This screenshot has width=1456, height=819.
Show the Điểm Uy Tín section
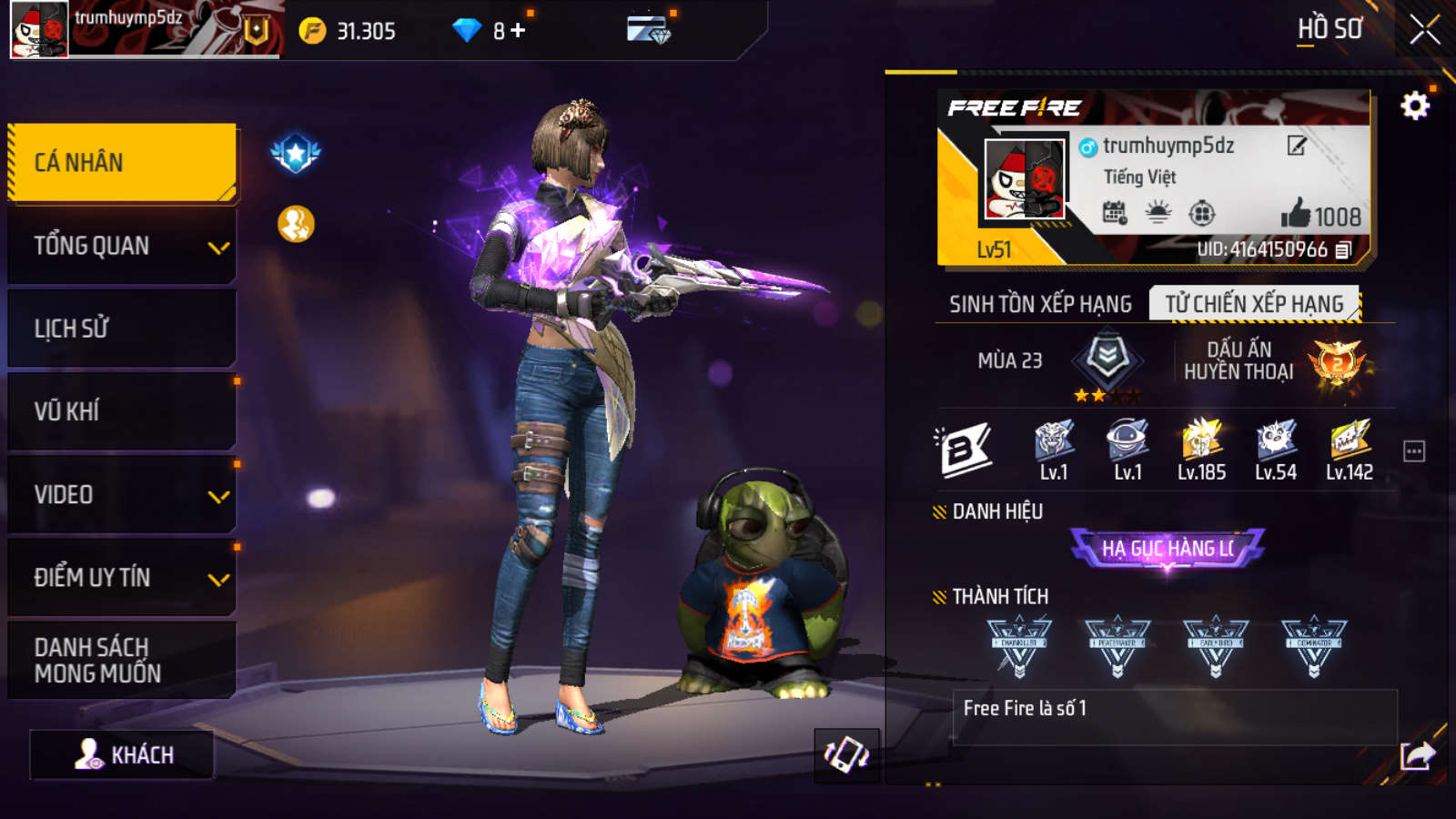tap(122, 578)
